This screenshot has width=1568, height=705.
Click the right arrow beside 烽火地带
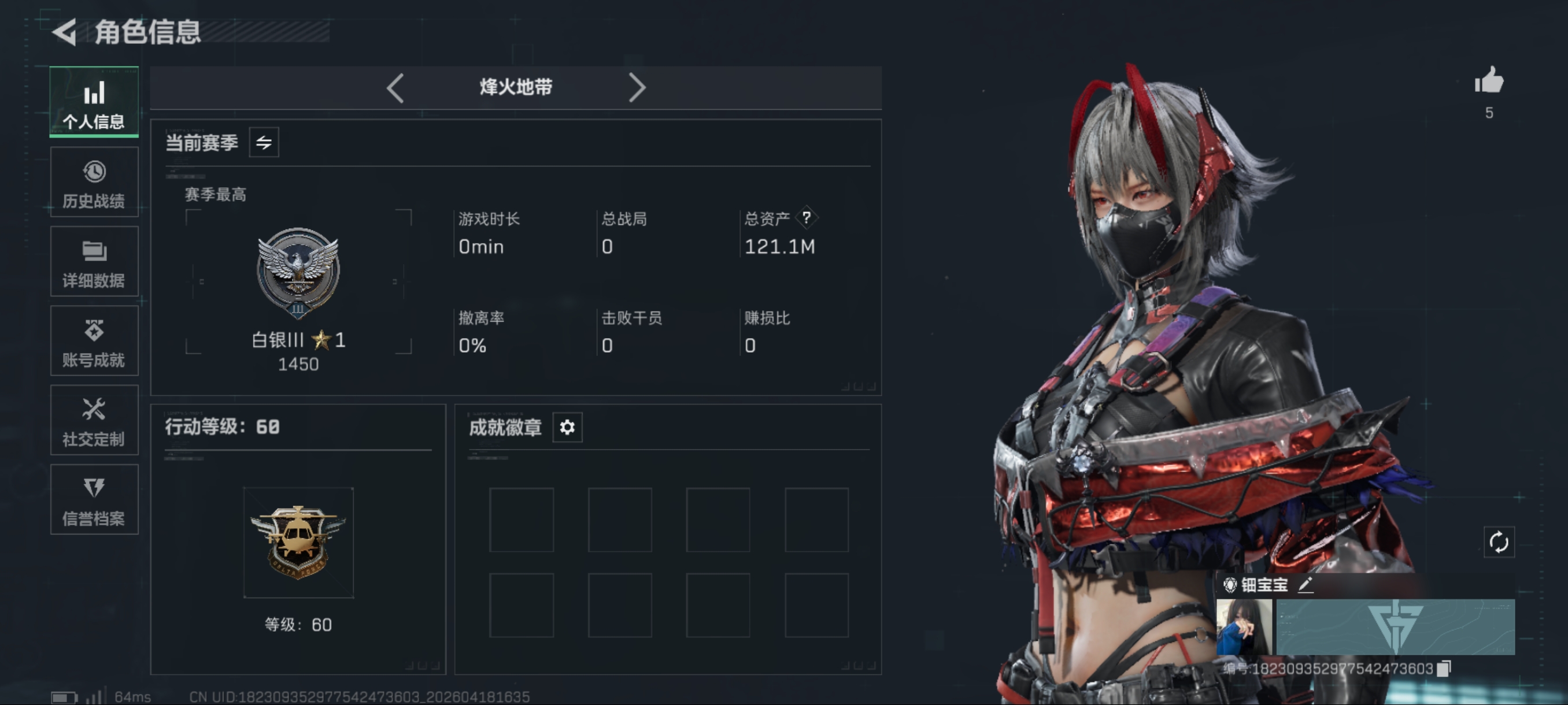[637, 88]
